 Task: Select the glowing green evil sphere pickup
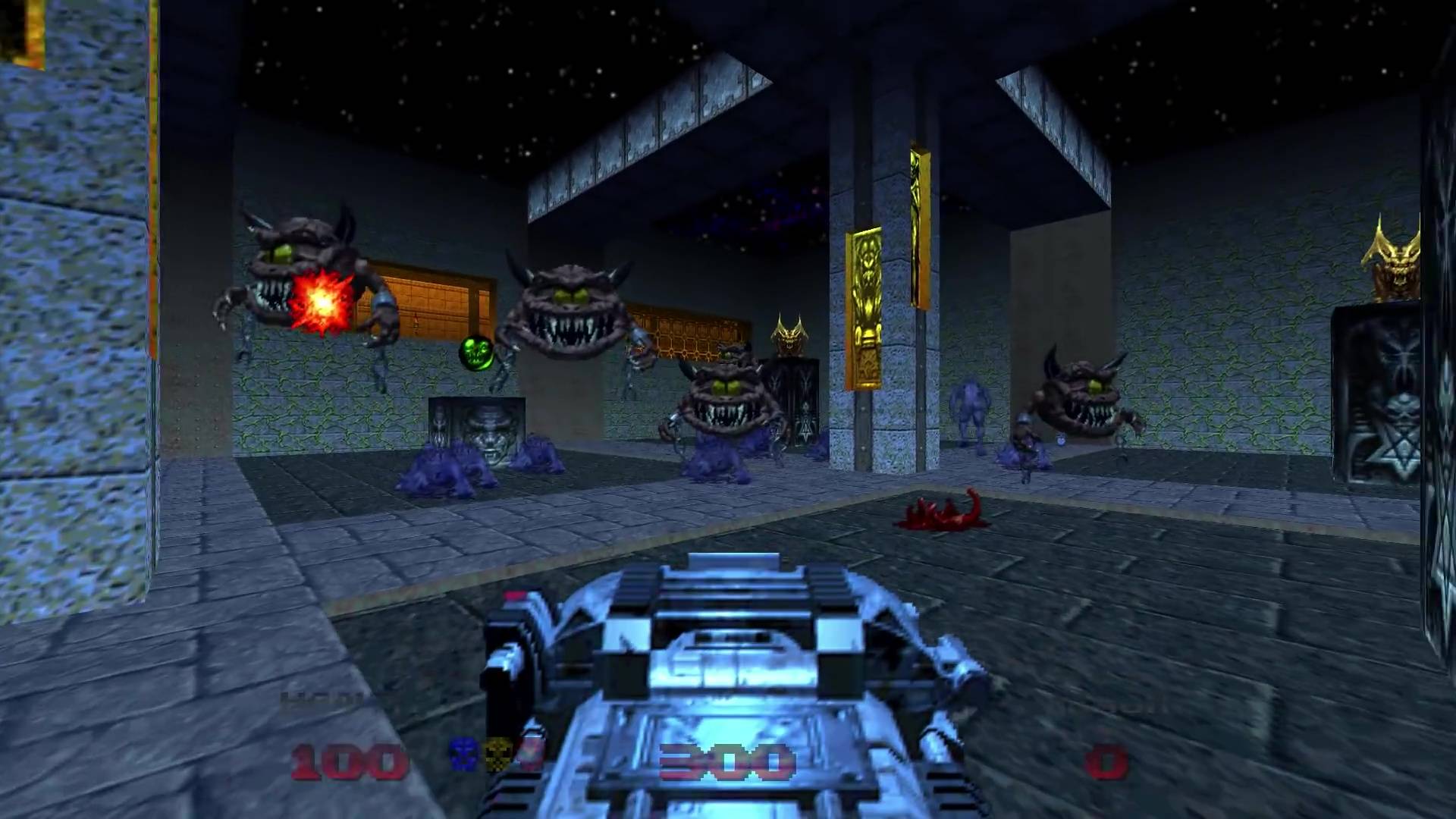tap(475, 353)
